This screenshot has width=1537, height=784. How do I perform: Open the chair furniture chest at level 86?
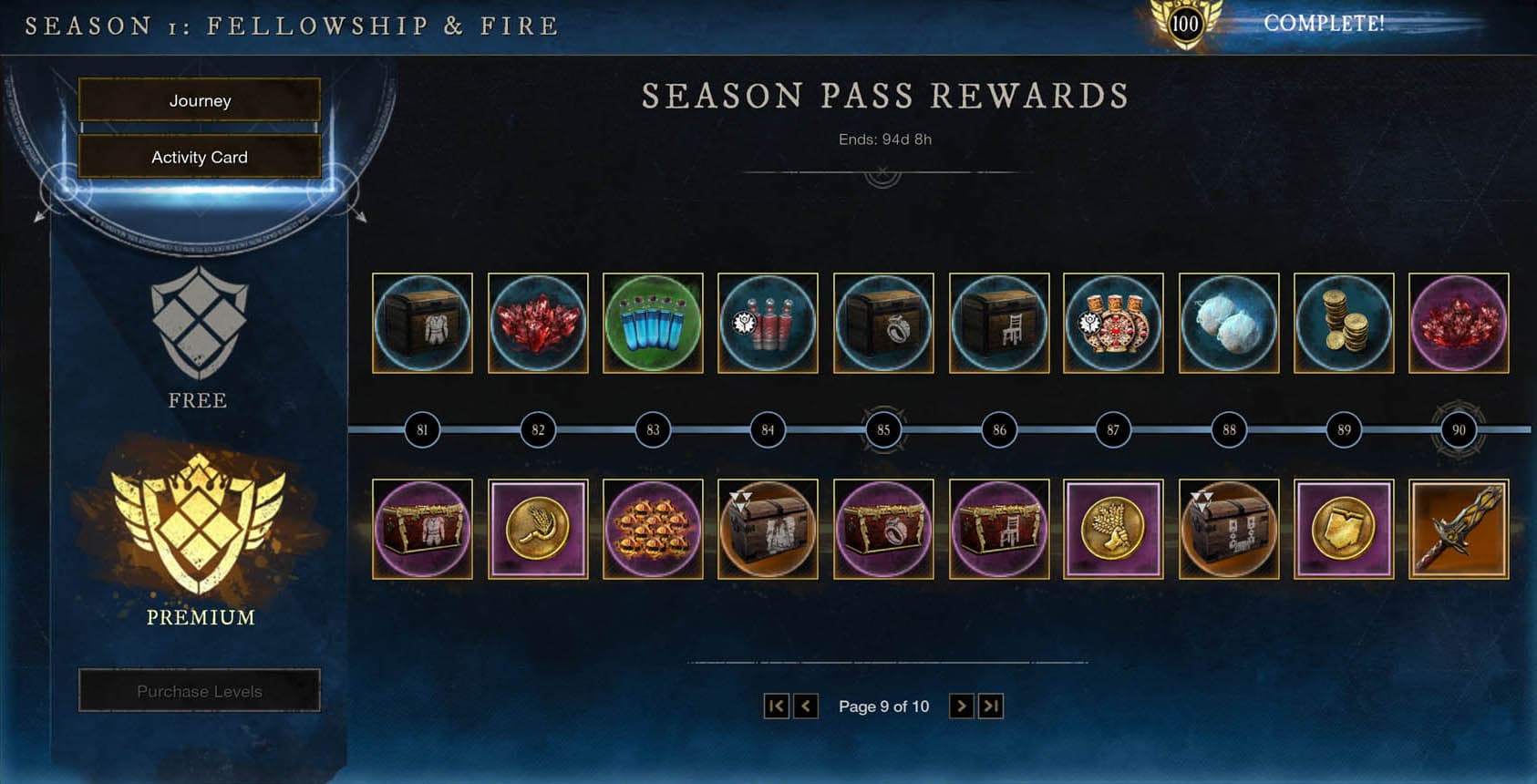click(x=997, y=324)
